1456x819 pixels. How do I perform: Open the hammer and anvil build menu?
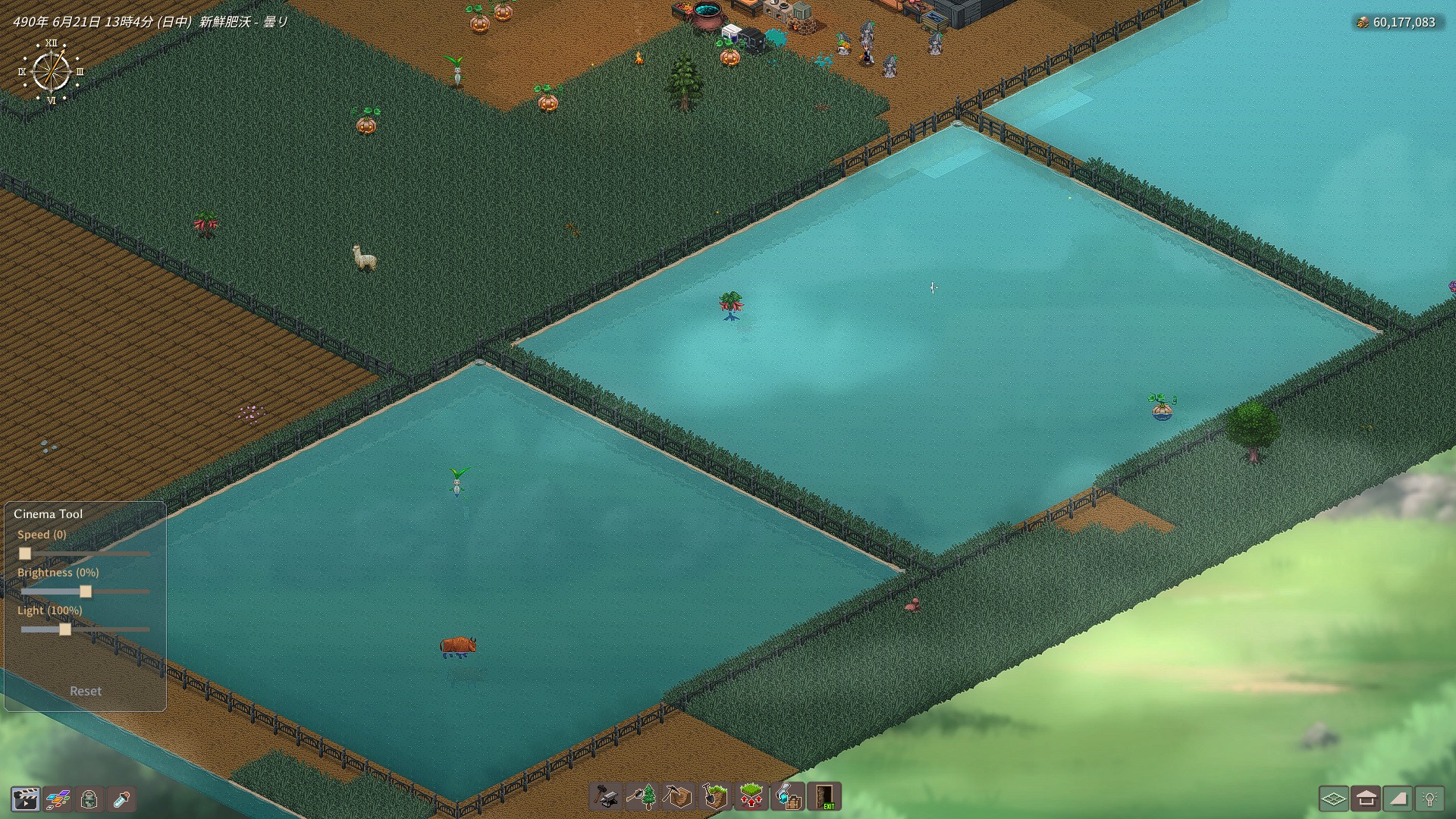tap(605, 797)
